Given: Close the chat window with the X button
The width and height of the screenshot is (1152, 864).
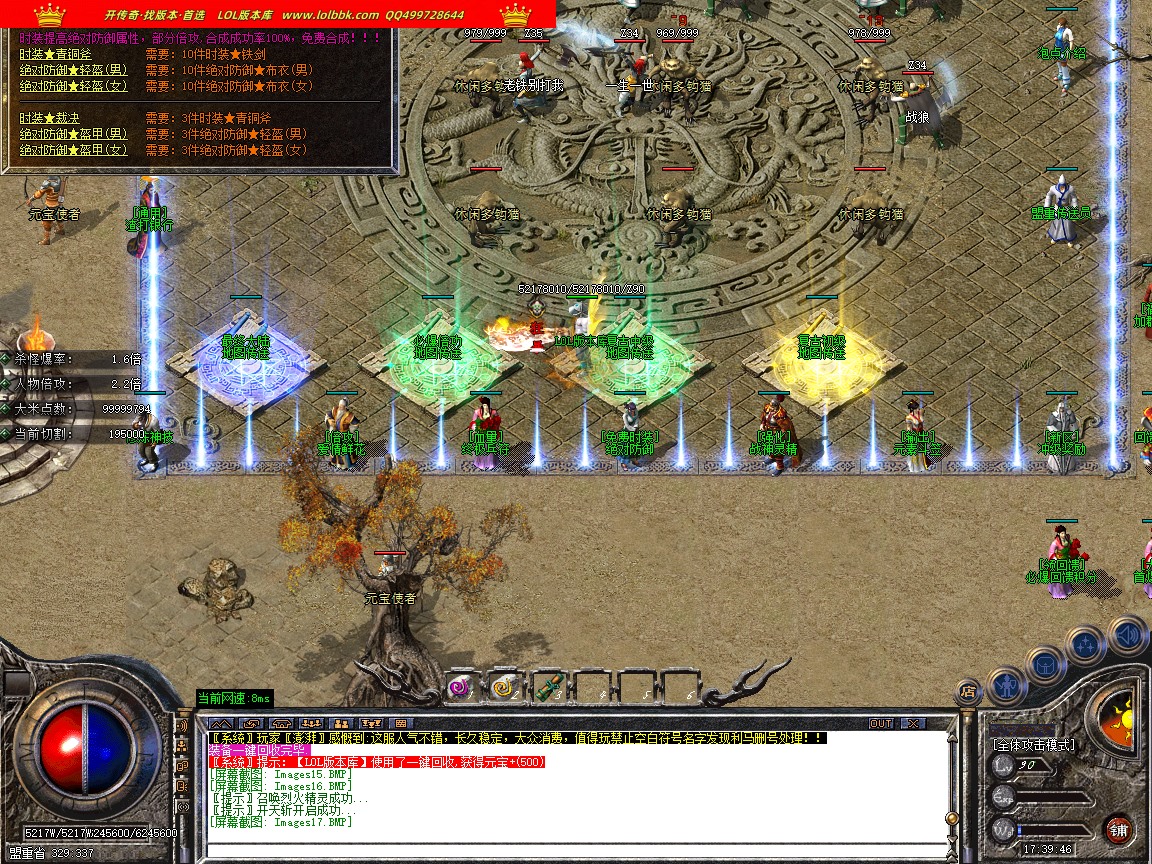Looking at the screenshot, I should (x=912, y=723).
